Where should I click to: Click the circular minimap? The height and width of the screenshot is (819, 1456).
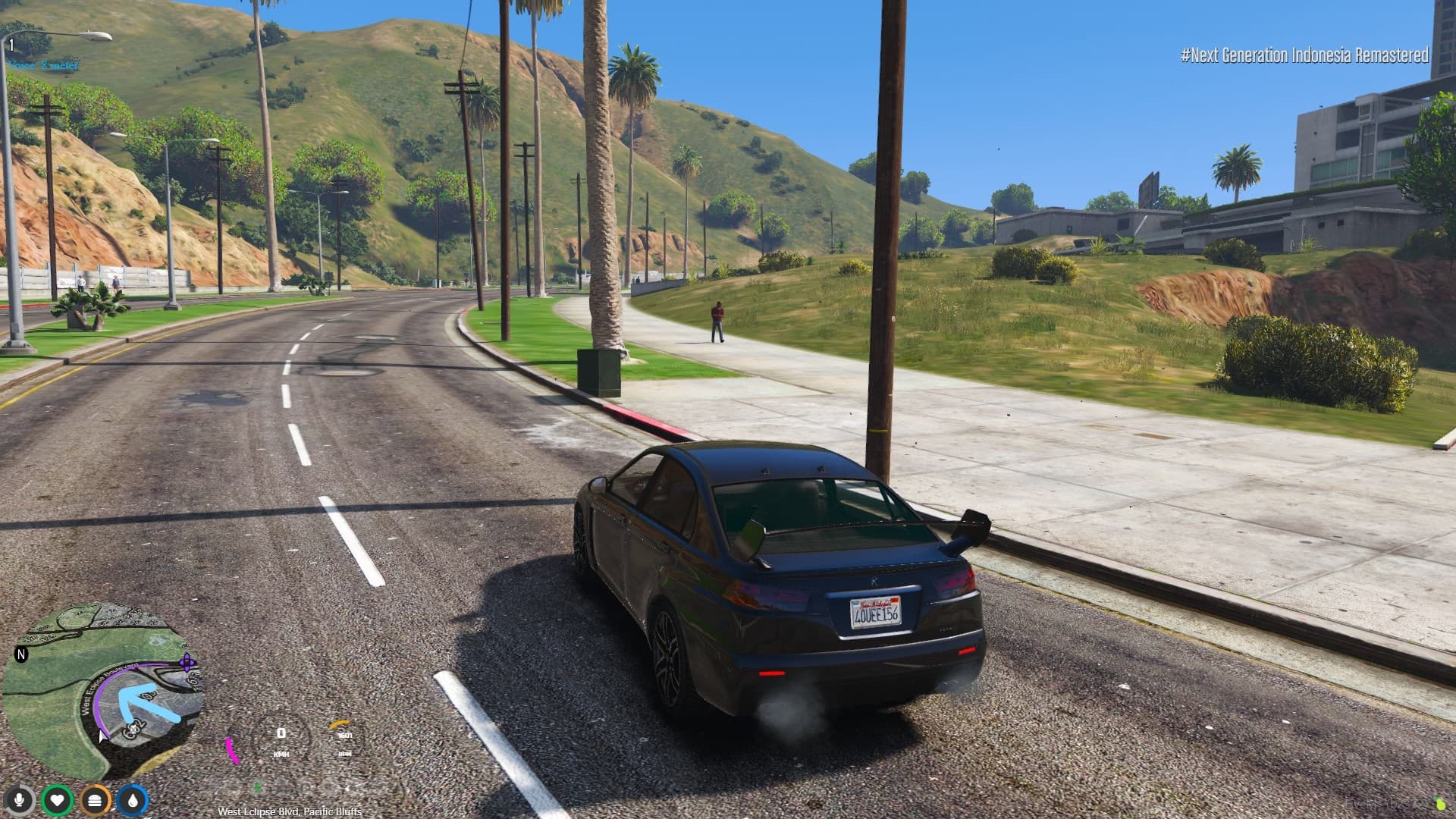click(102, 690)
